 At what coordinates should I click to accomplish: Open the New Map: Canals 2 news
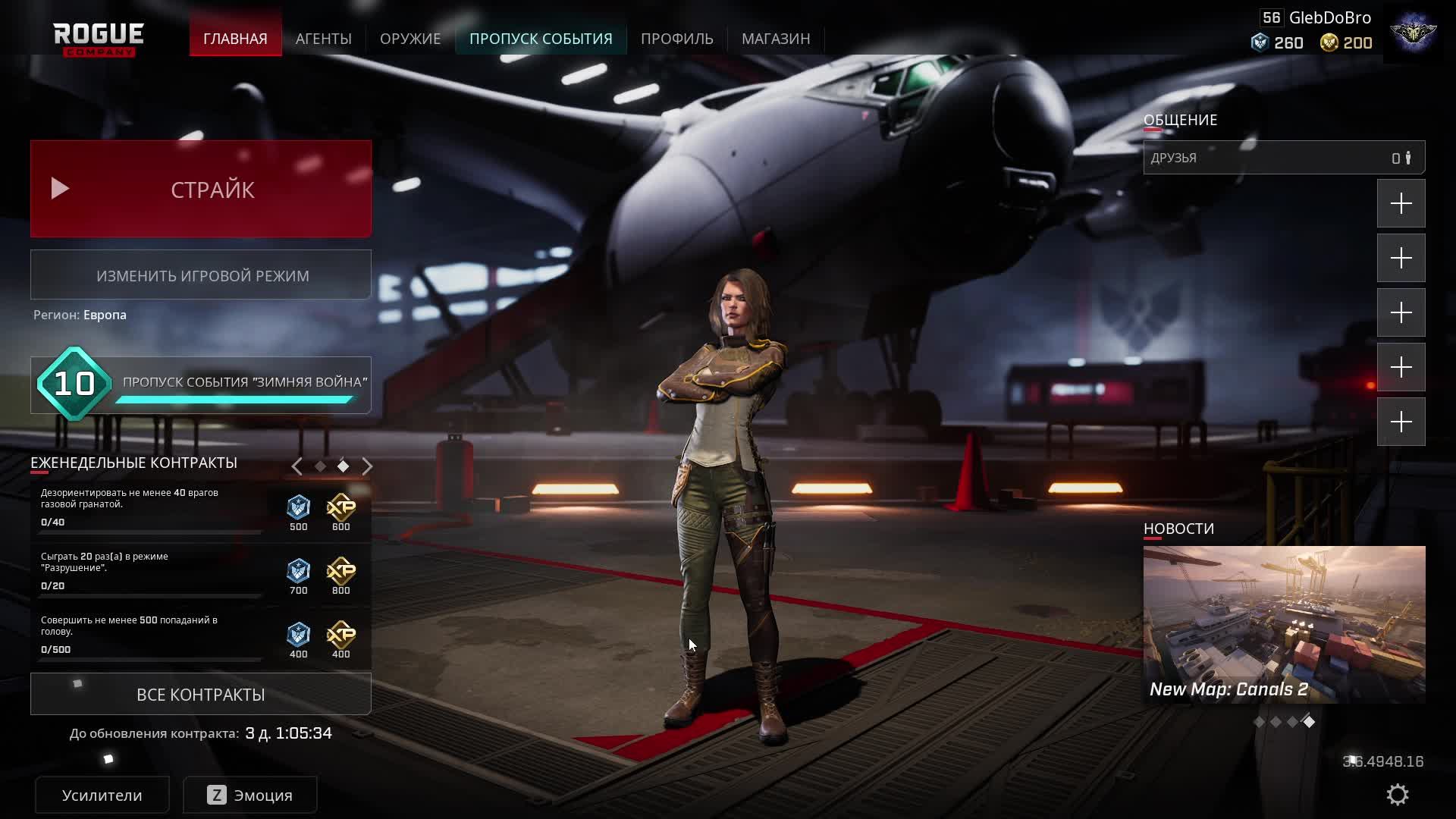pyautogui.click(x=1284, y=624)
